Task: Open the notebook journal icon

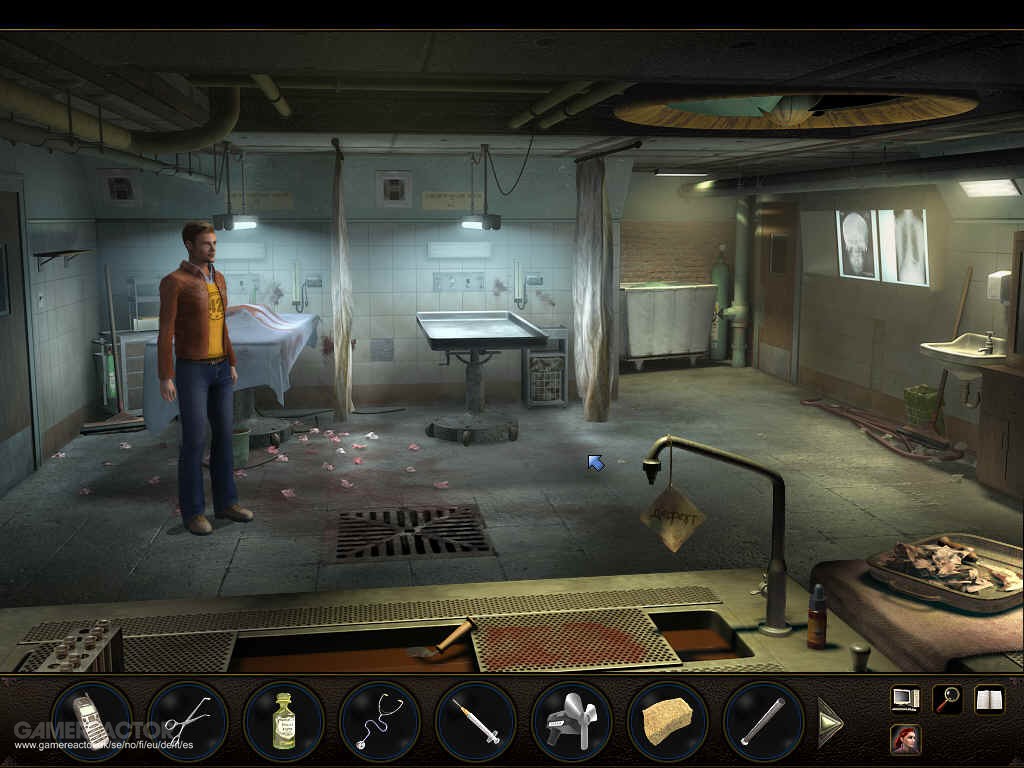Action: [x=988, y=699]
